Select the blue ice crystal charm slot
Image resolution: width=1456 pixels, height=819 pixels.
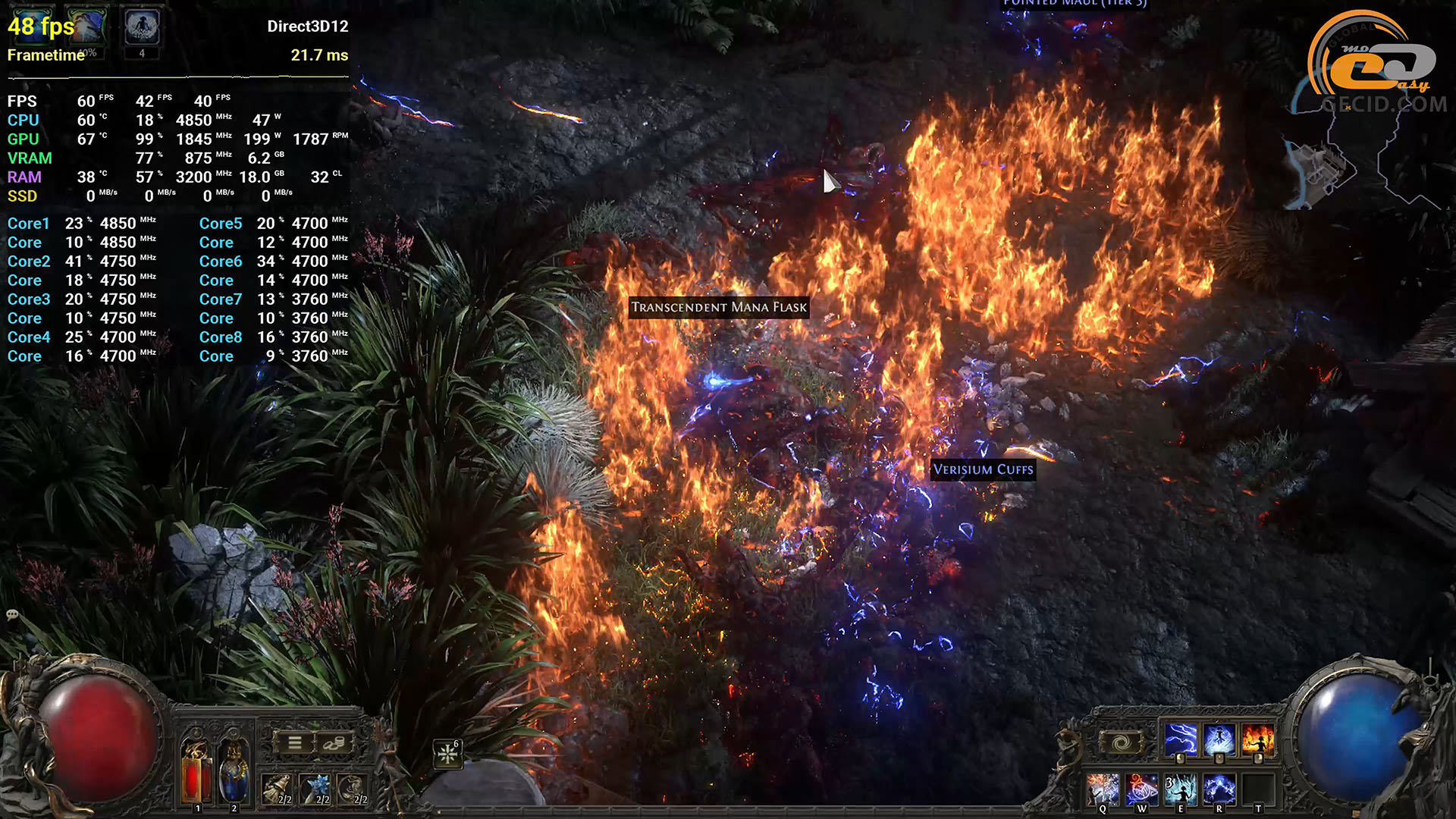315,789
